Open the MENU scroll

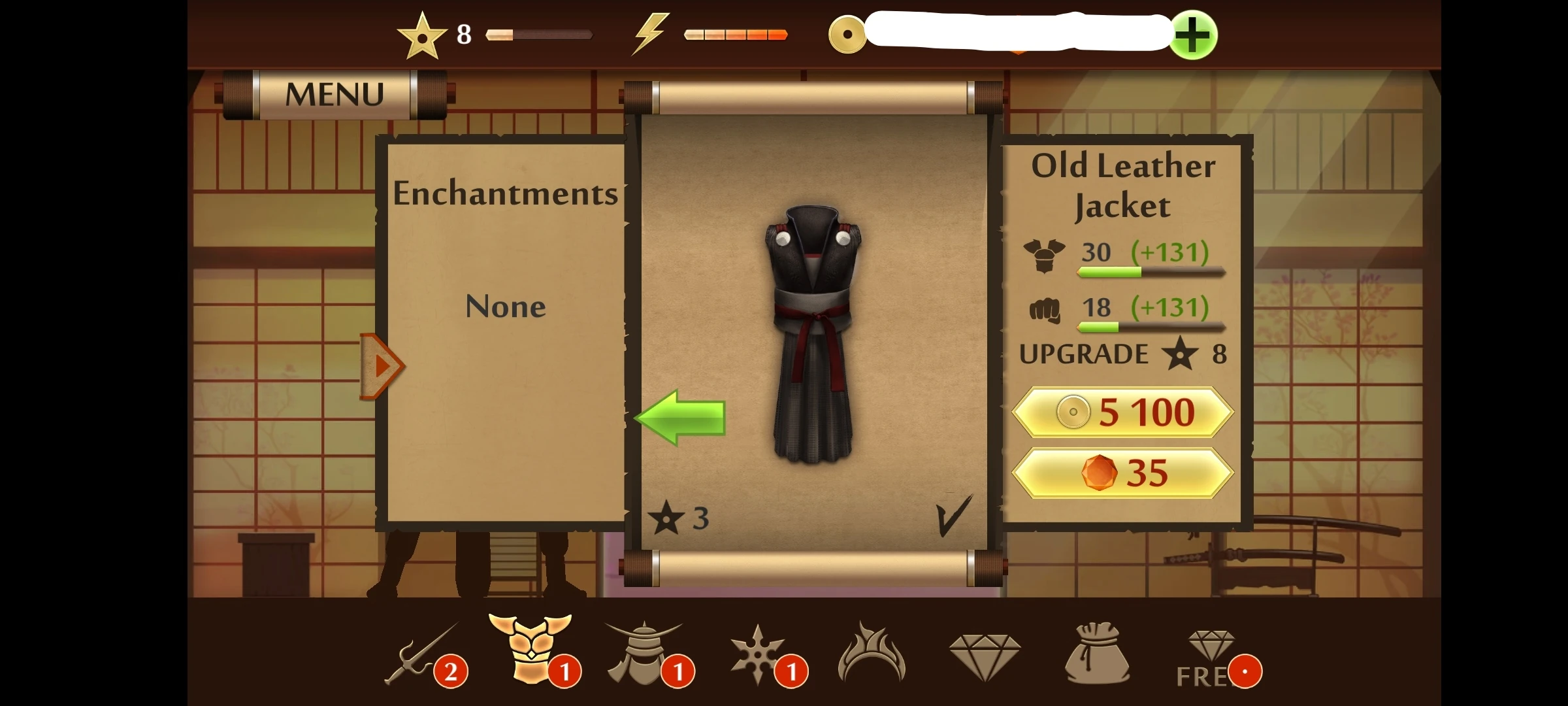[x=335, y=93]
